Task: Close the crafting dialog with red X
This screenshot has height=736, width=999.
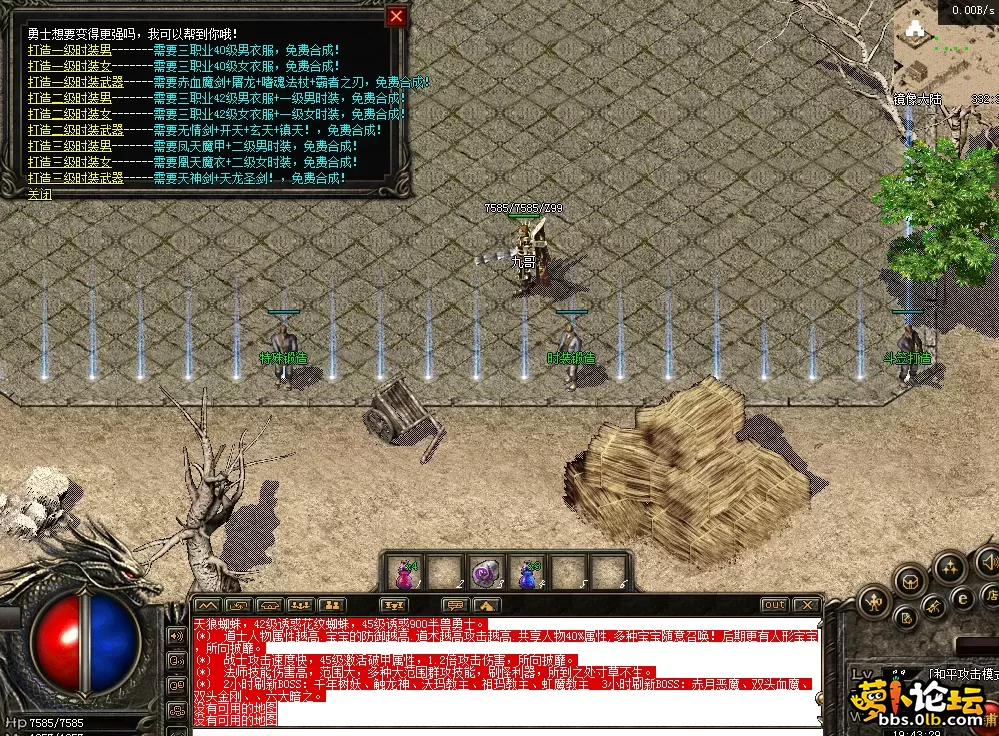Action: (397, 16)
